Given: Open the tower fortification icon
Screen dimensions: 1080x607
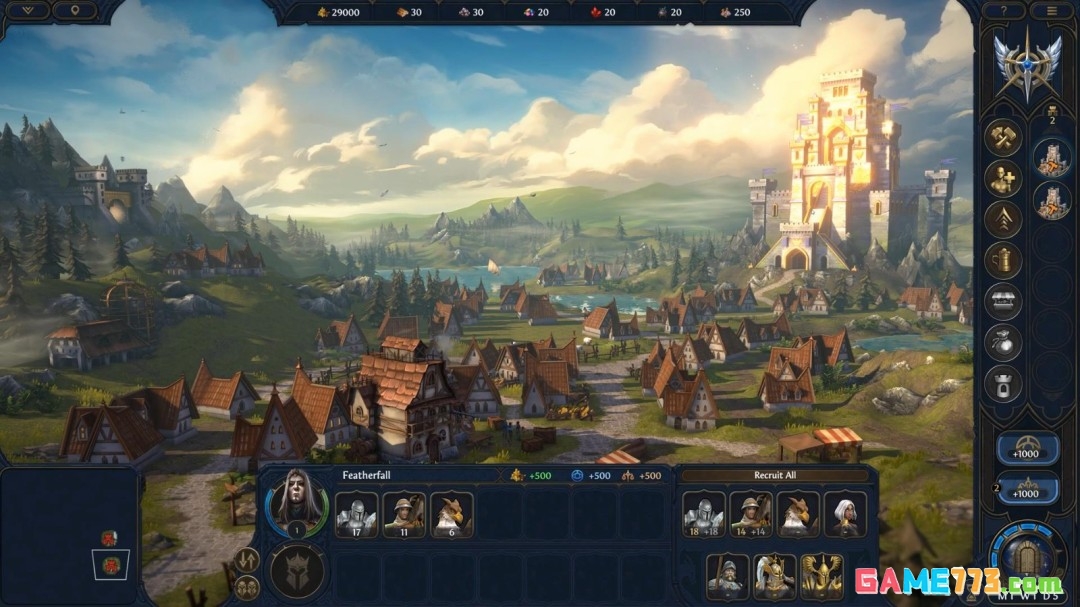Looking at the screenshot, I should point(1002,380).
